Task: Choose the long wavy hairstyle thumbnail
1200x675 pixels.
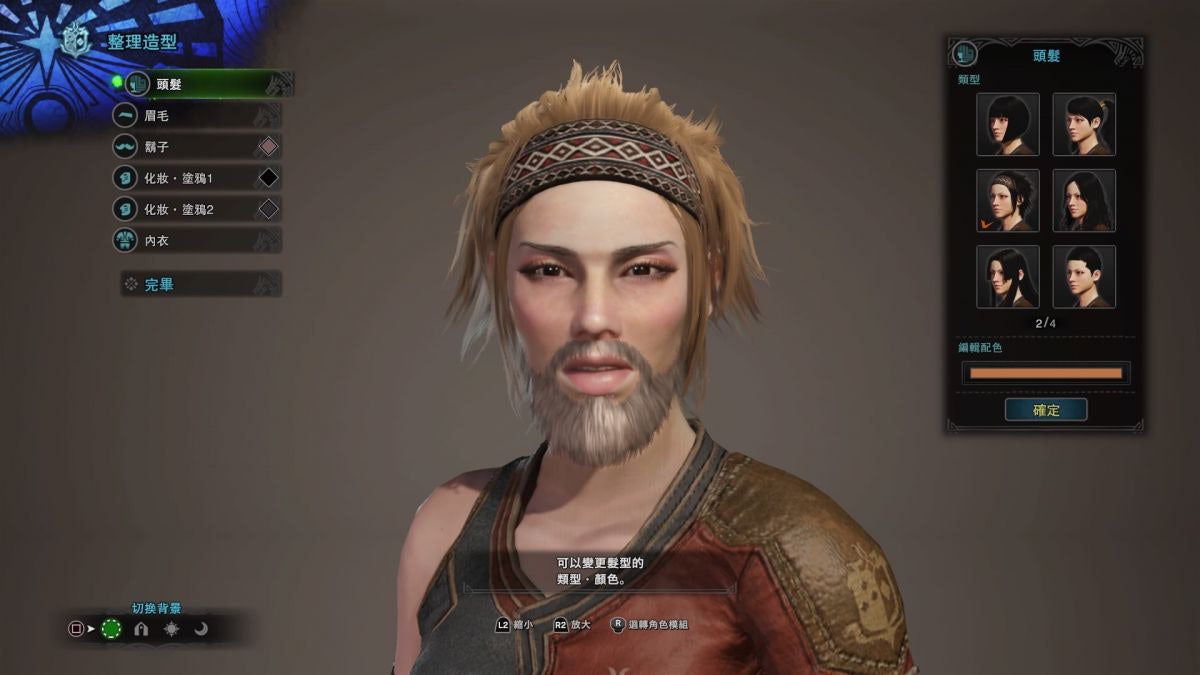Action: click(1084, 201)
